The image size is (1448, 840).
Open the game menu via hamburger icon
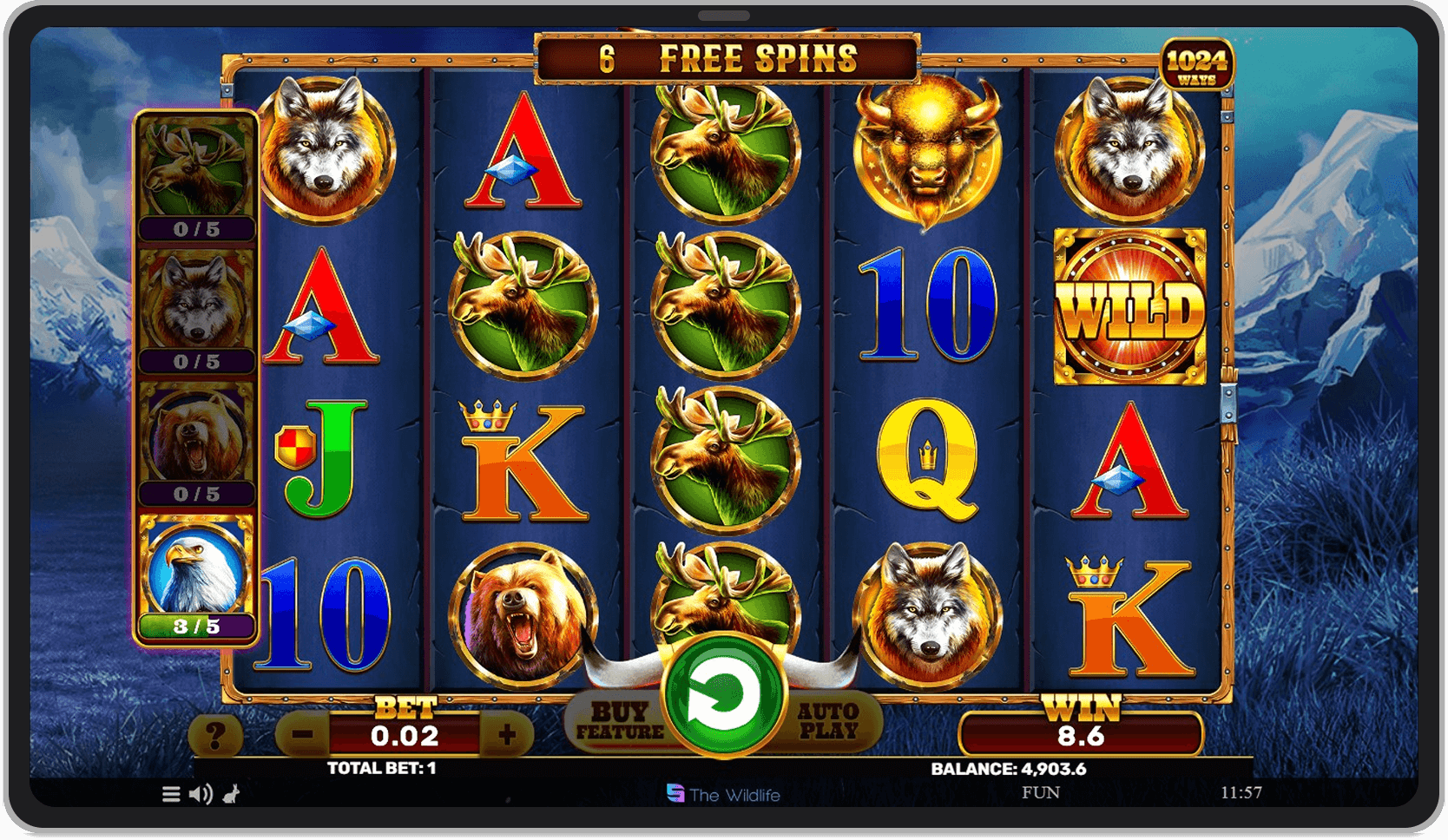click(170, 794)
